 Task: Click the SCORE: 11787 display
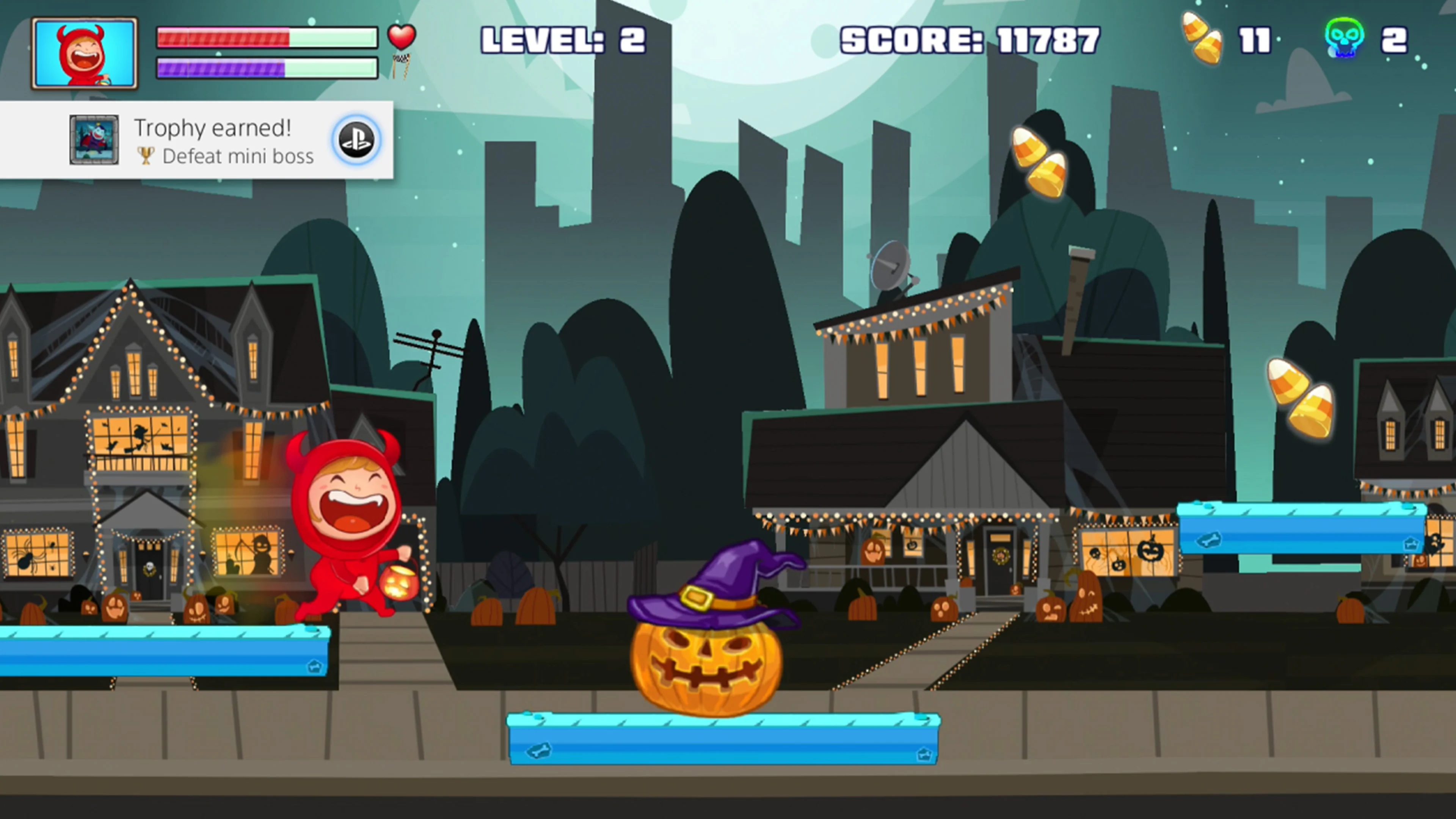point(968,38)
